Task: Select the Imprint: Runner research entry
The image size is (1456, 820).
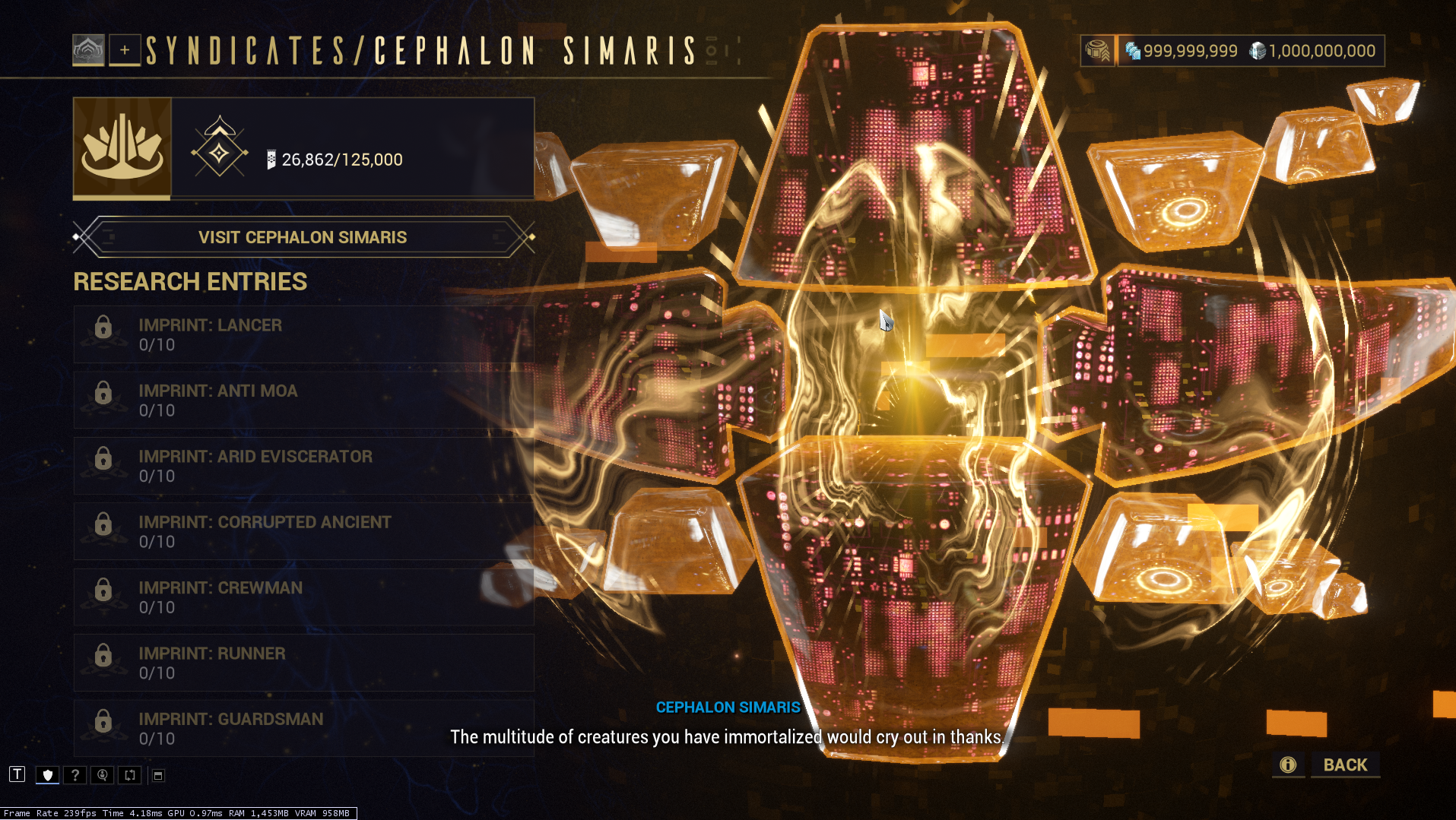Action: (303, 663)
